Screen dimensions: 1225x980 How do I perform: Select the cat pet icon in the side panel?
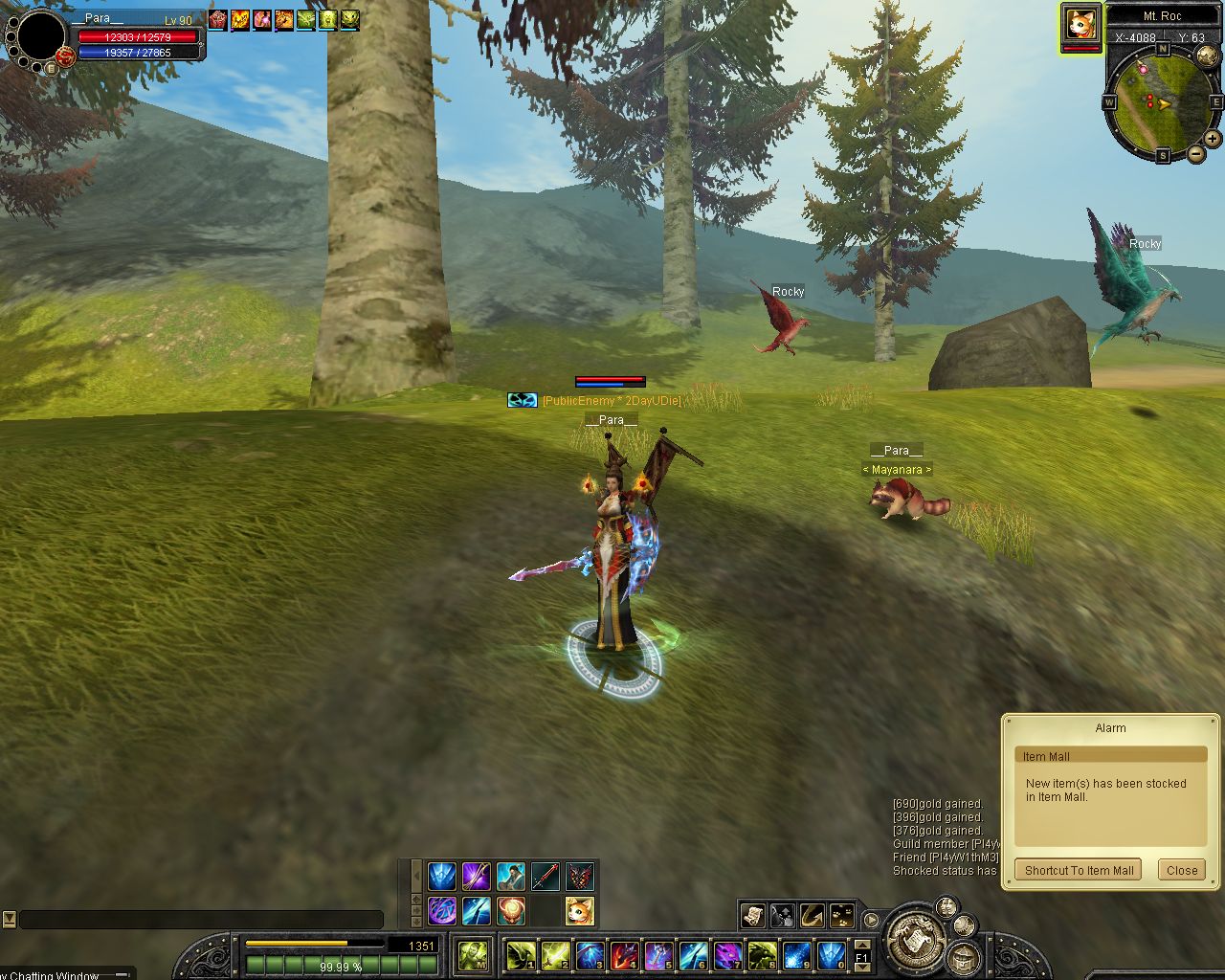tap(579, 910)
